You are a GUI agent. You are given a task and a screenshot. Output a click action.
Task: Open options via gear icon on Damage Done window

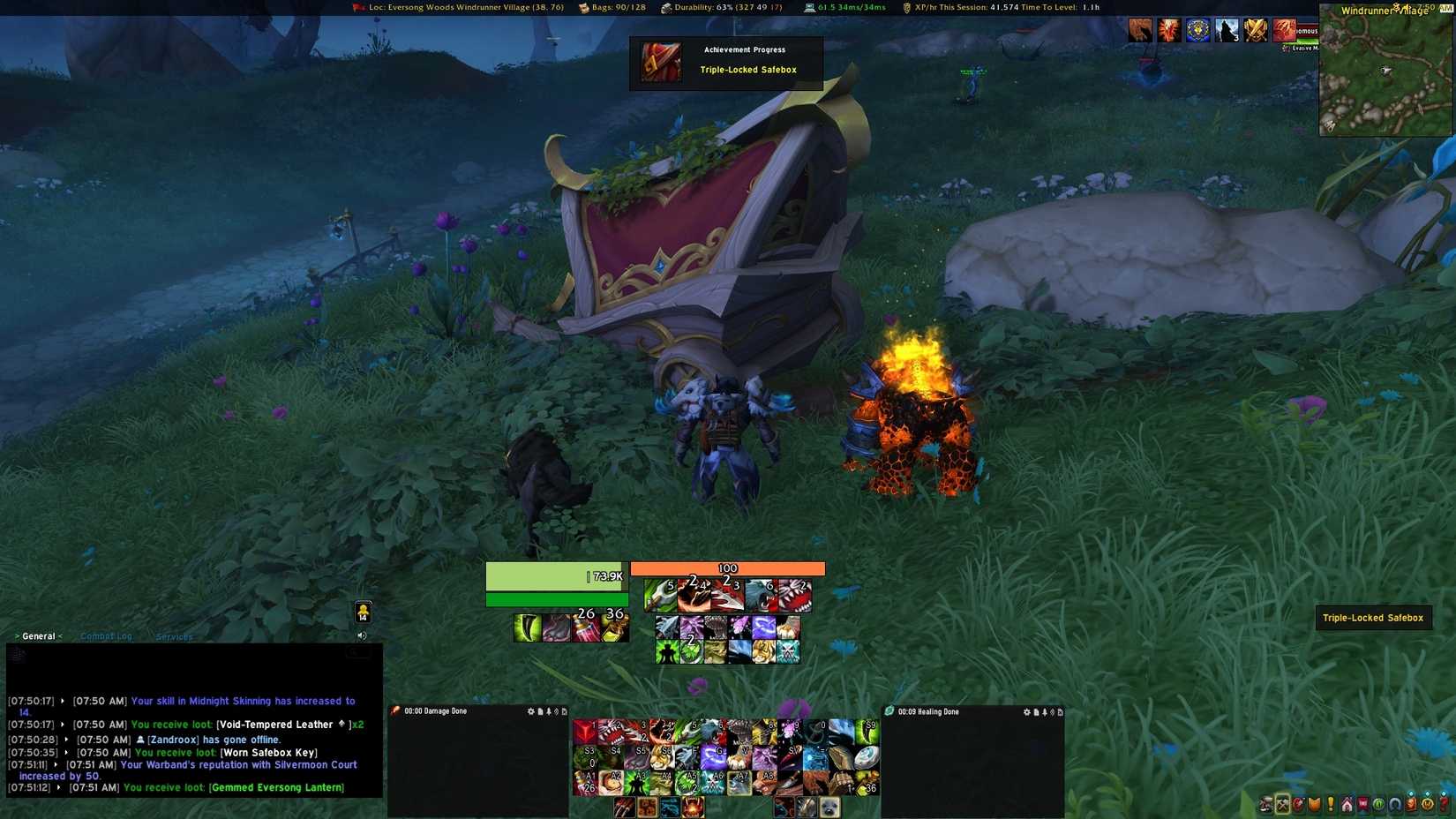[531, 711]
